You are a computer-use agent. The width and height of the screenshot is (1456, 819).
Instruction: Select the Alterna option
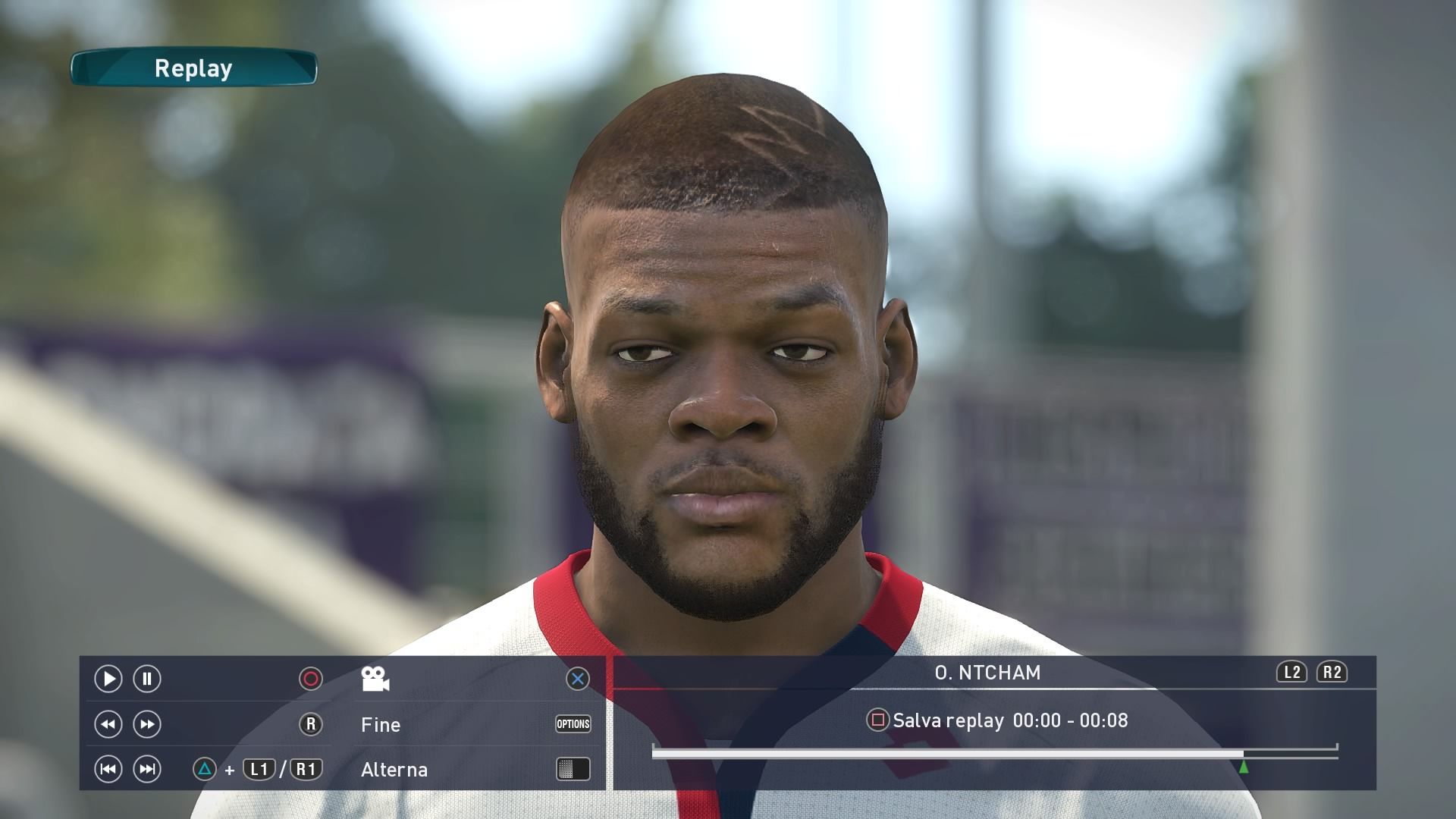[x=394, y=770]
